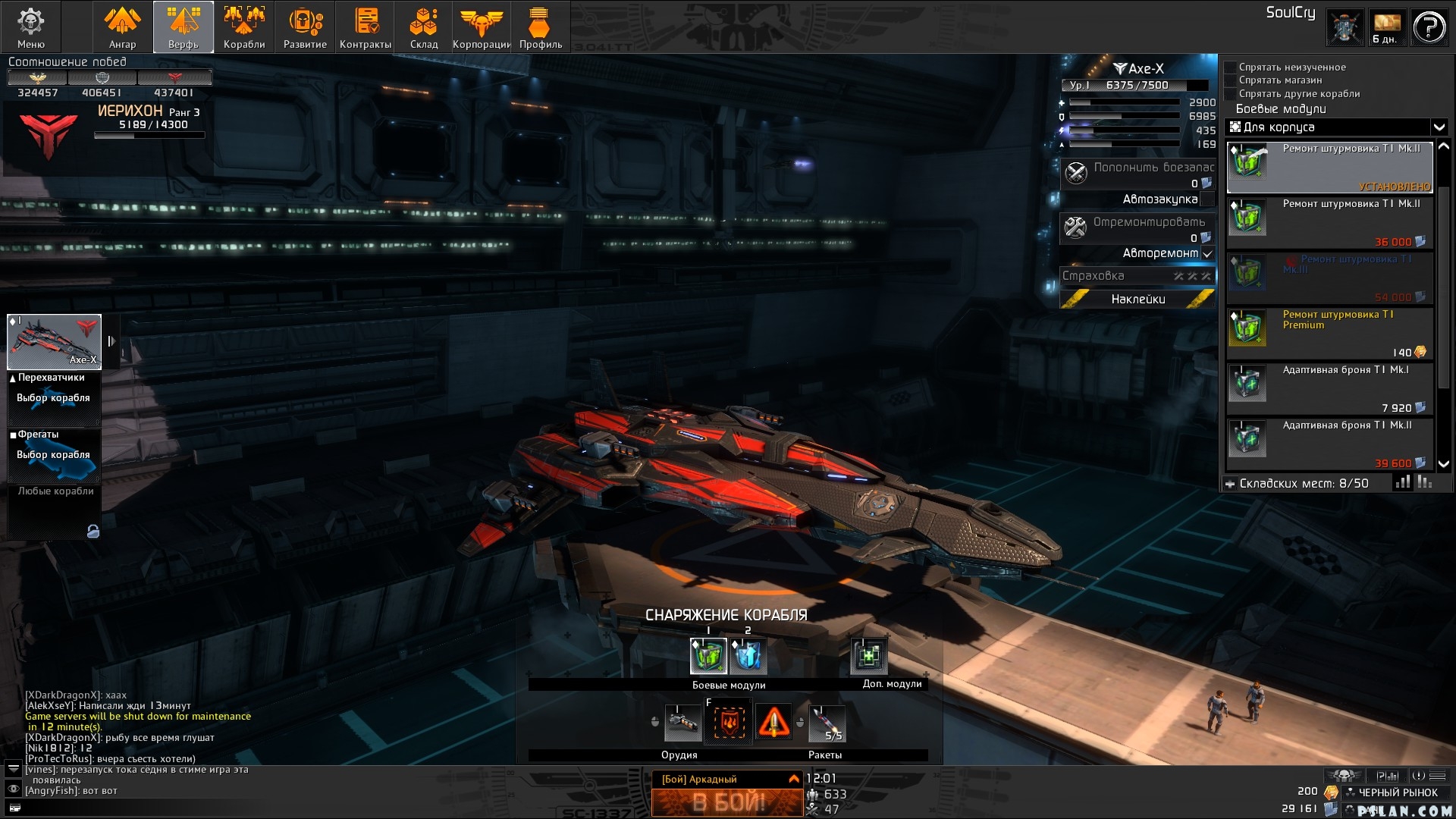
Task: Switch to the Ангар tab
Action: [122, 27]
